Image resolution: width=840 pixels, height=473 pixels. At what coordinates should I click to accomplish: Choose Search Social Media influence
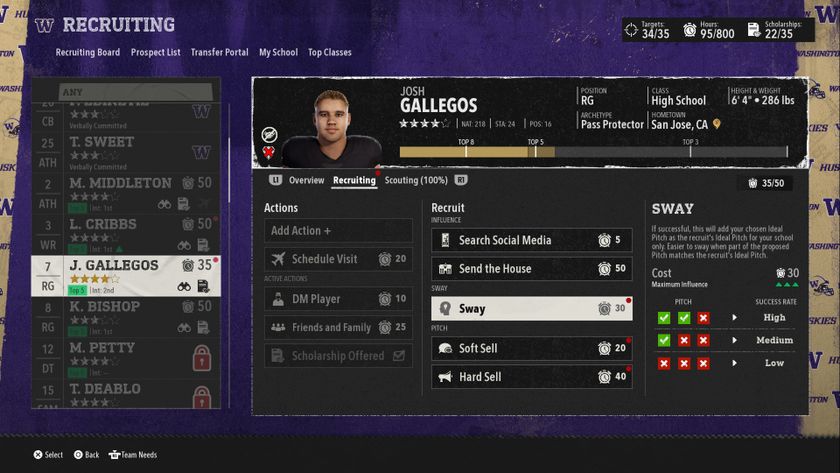(x=531, y=240)
